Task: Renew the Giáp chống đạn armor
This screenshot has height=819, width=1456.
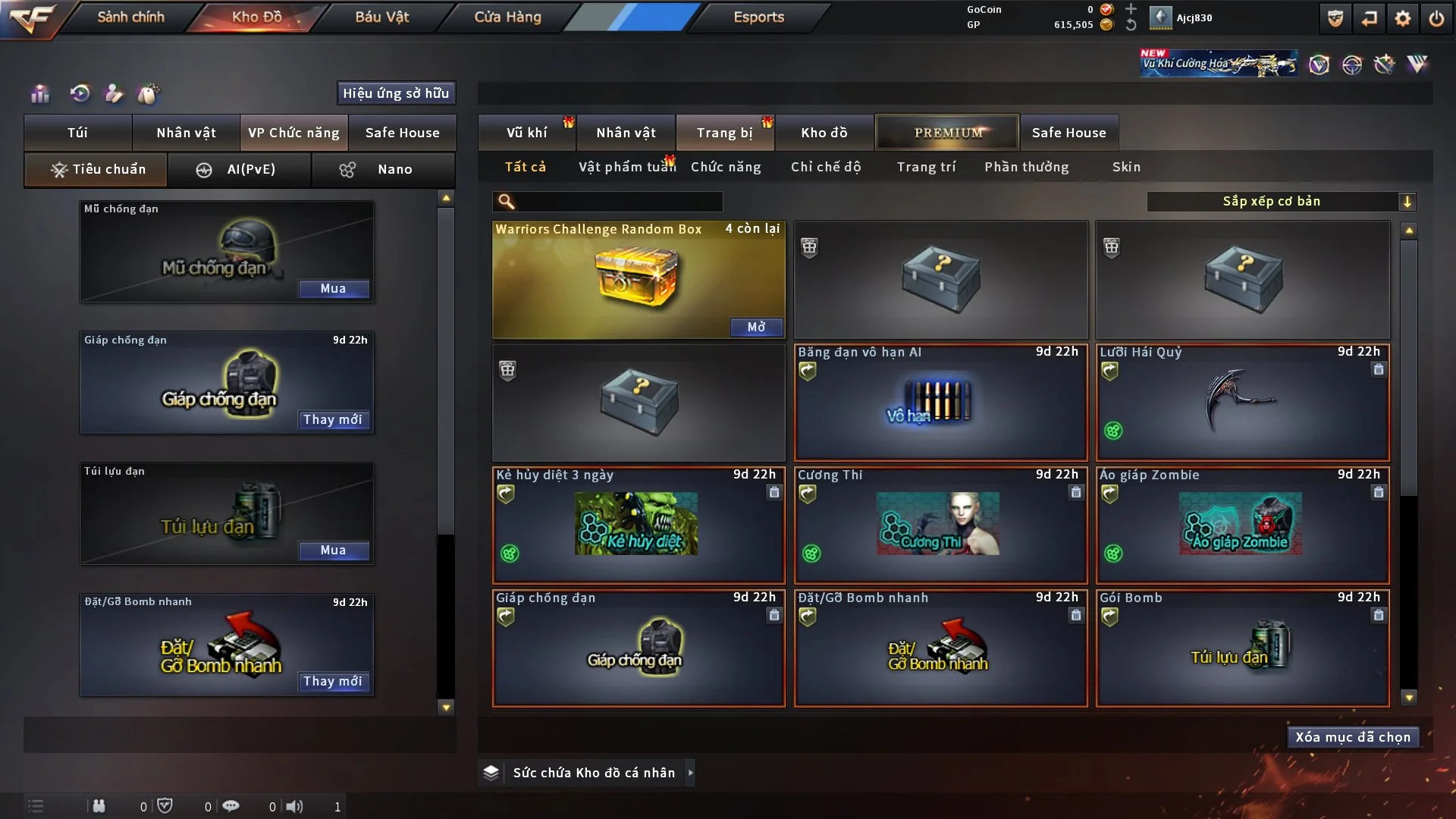Action: [333, 419]
